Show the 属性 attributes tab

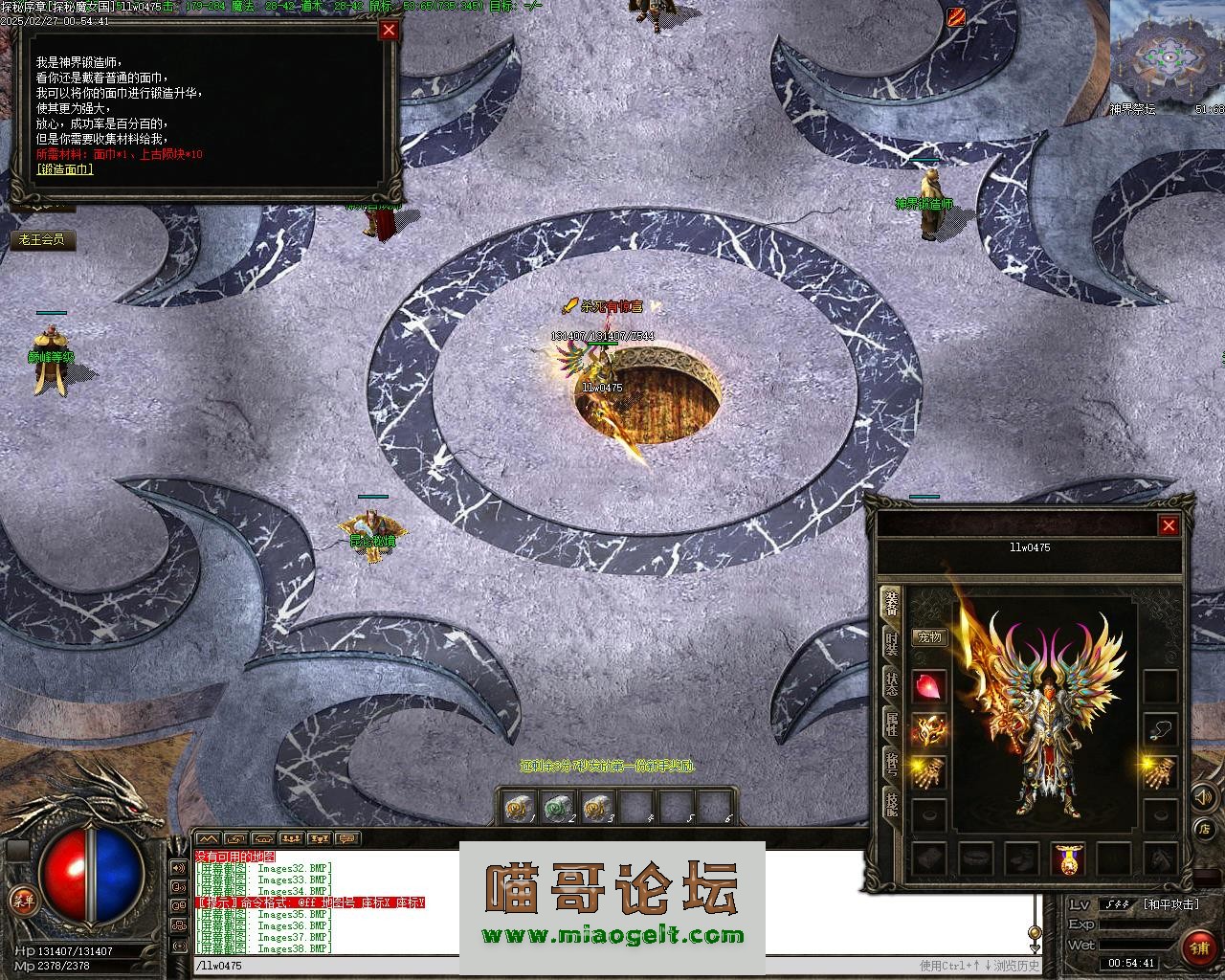click(891, 724)
